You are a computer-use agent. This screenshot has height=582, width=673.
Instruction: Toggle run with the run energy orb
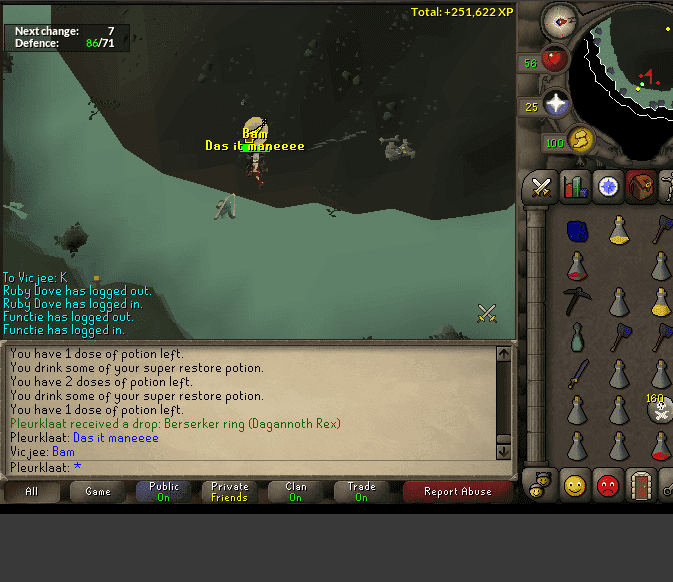coord(581,139)
